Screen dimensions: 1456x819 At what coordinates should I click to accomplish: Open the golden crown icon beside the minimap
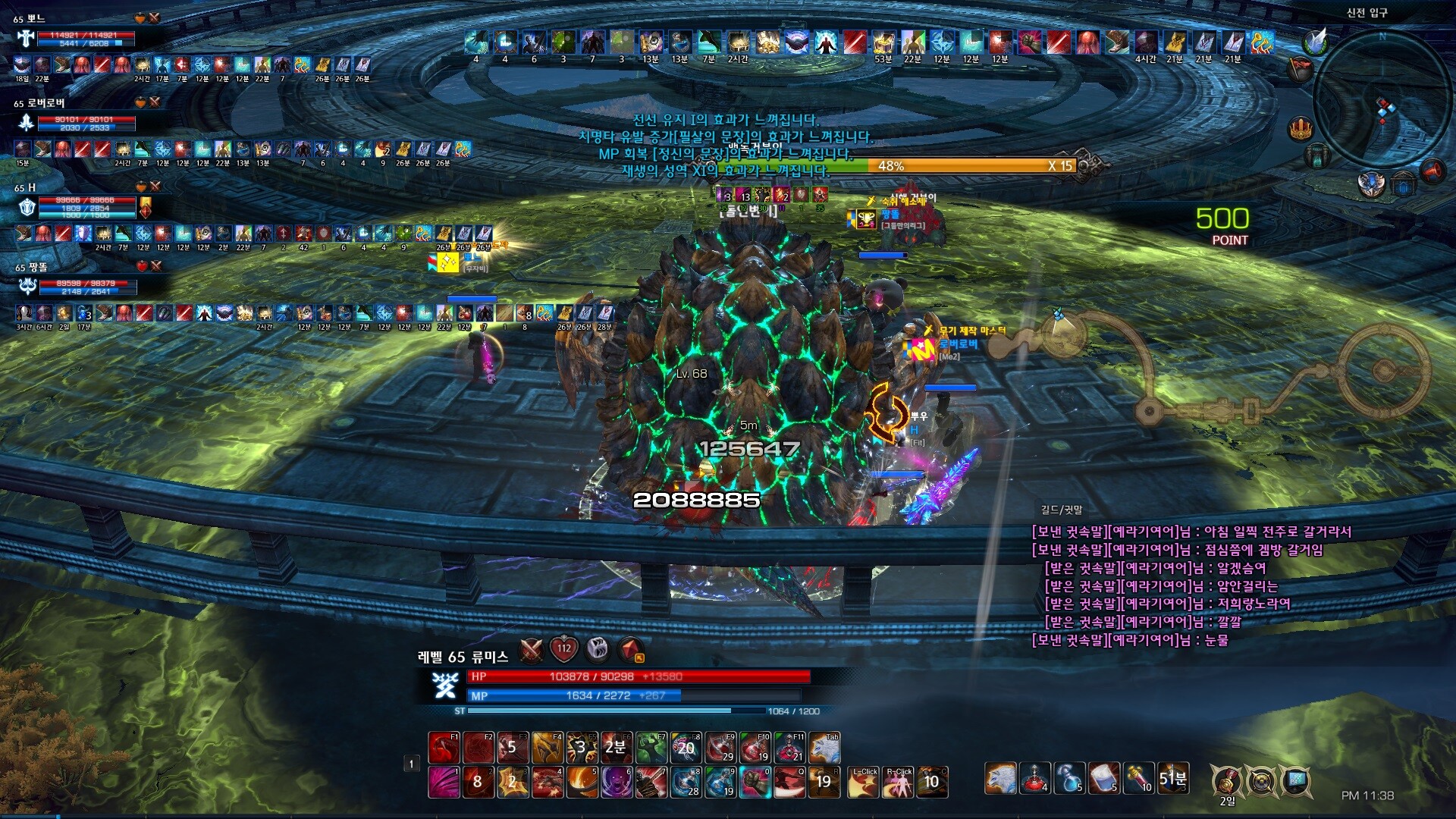tap(1301, 128)
